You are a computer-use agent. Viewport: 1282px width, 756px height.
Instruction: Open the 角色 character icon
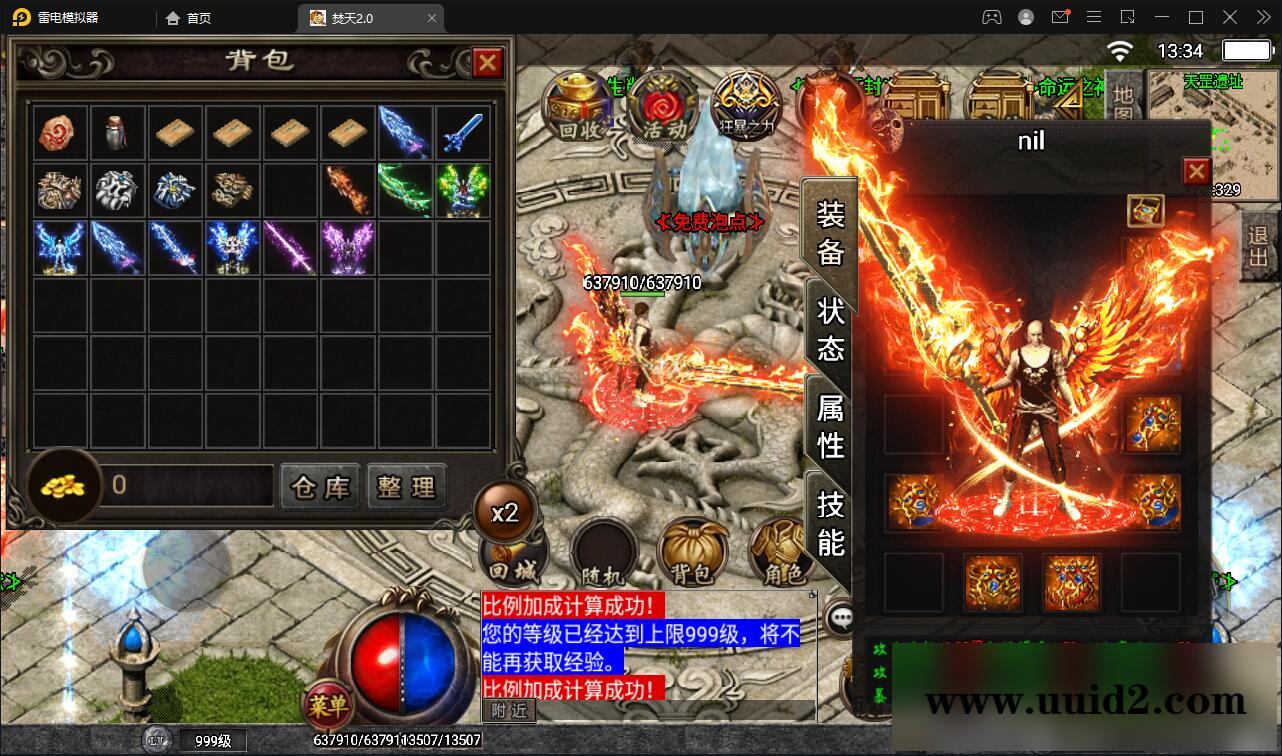[781, 551]
